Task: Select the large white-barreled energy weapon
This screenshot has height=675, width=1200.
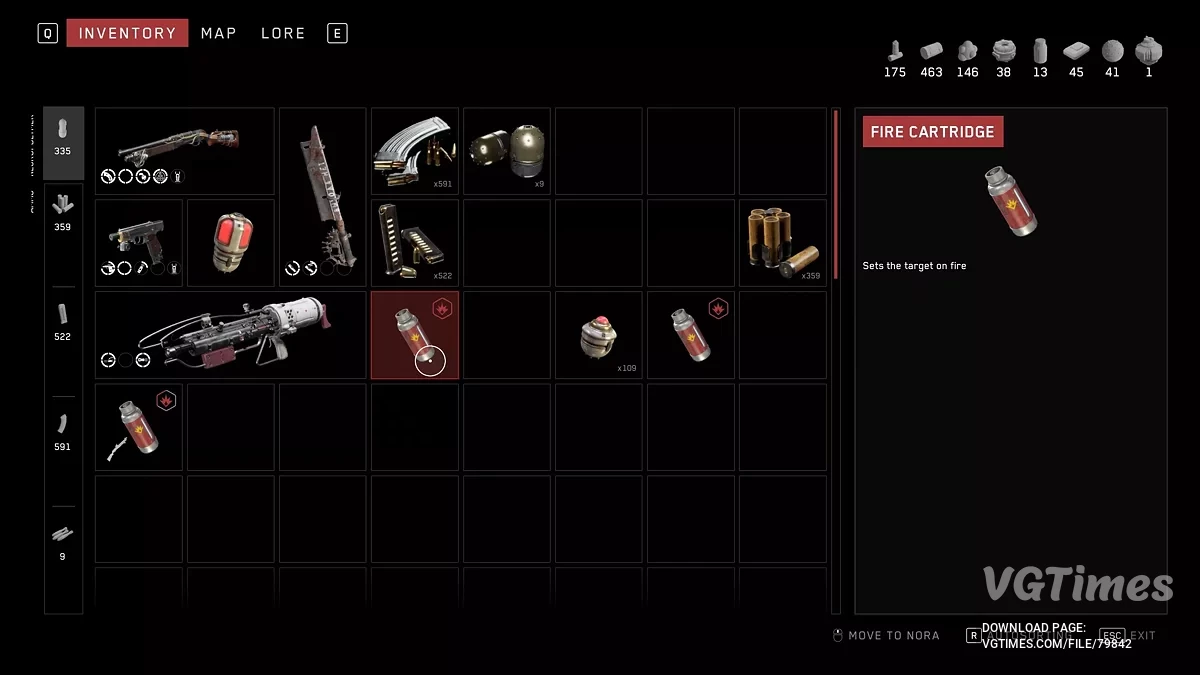Action: click(x=230, y=335)
